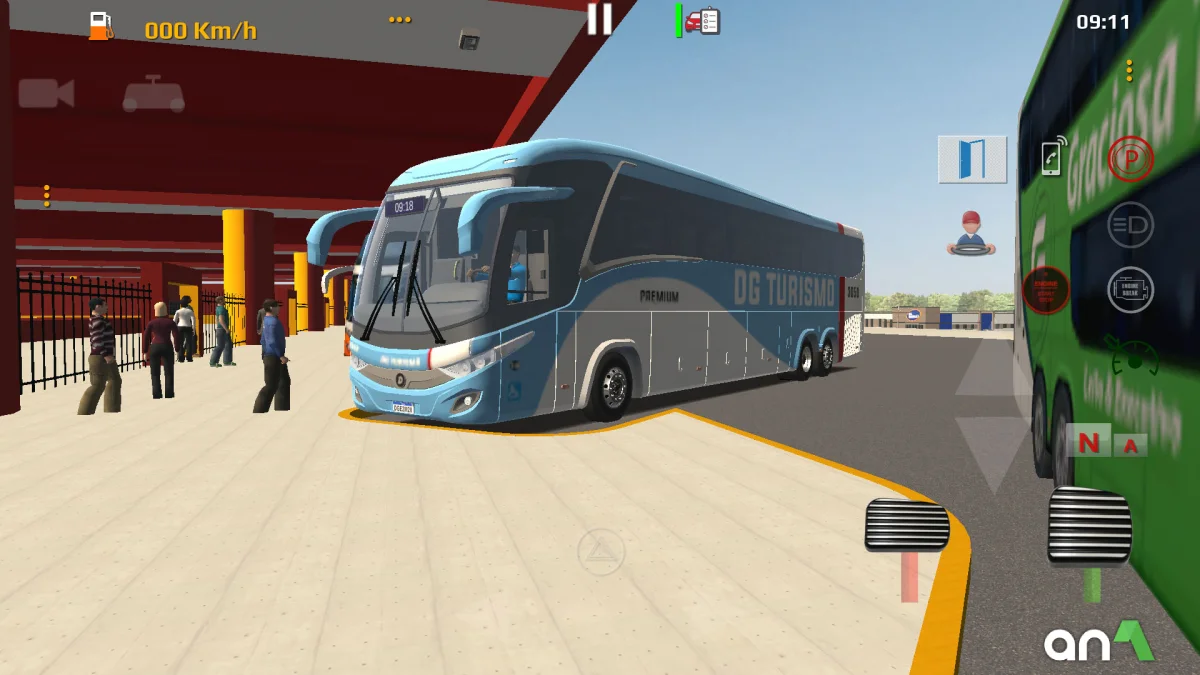Tap the faint hazard triangle button
1200x675 pixels.
601,551
